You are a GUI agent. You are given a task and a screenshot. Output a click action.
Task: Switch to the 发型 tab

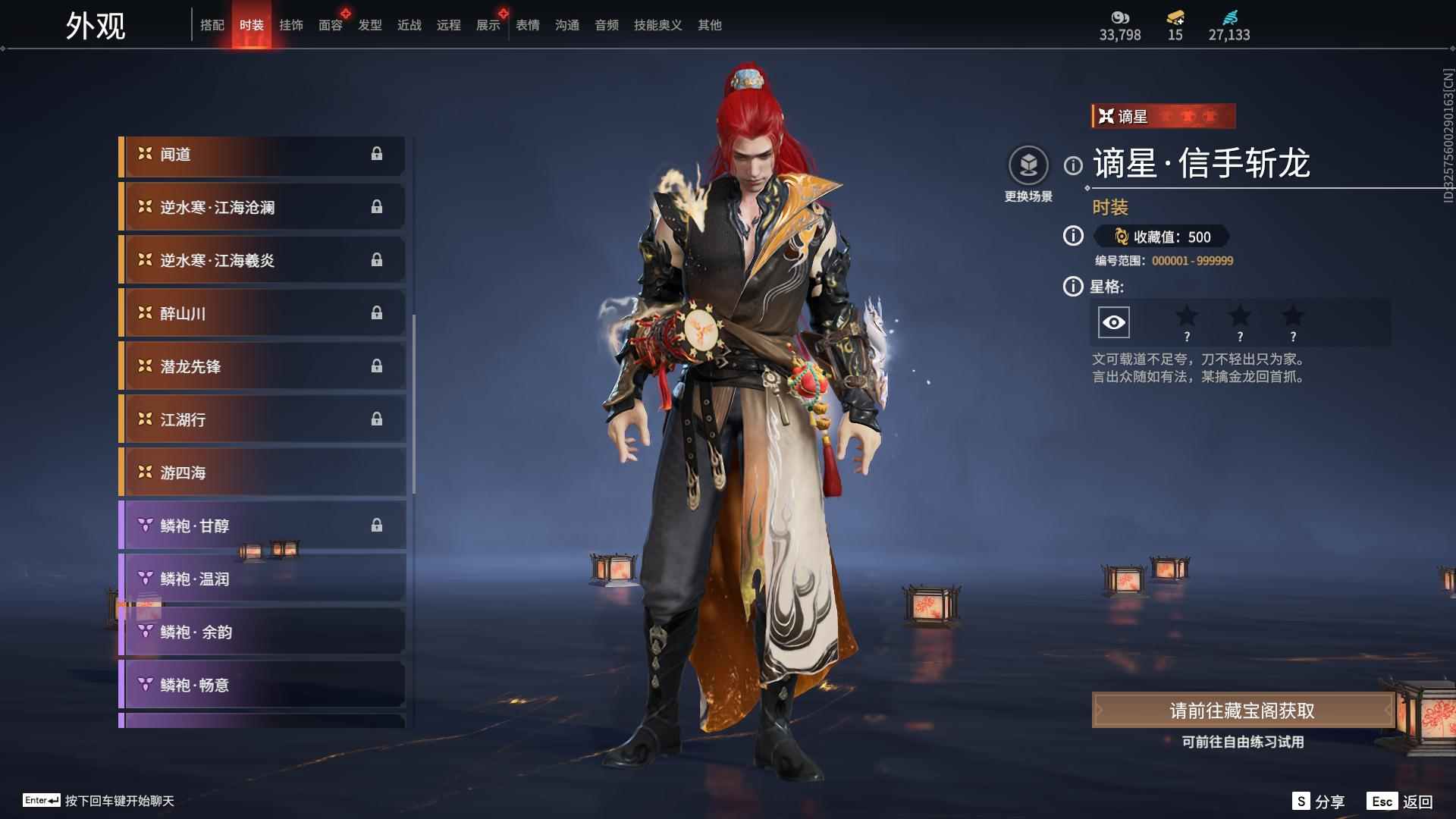(x=370, y=25)
